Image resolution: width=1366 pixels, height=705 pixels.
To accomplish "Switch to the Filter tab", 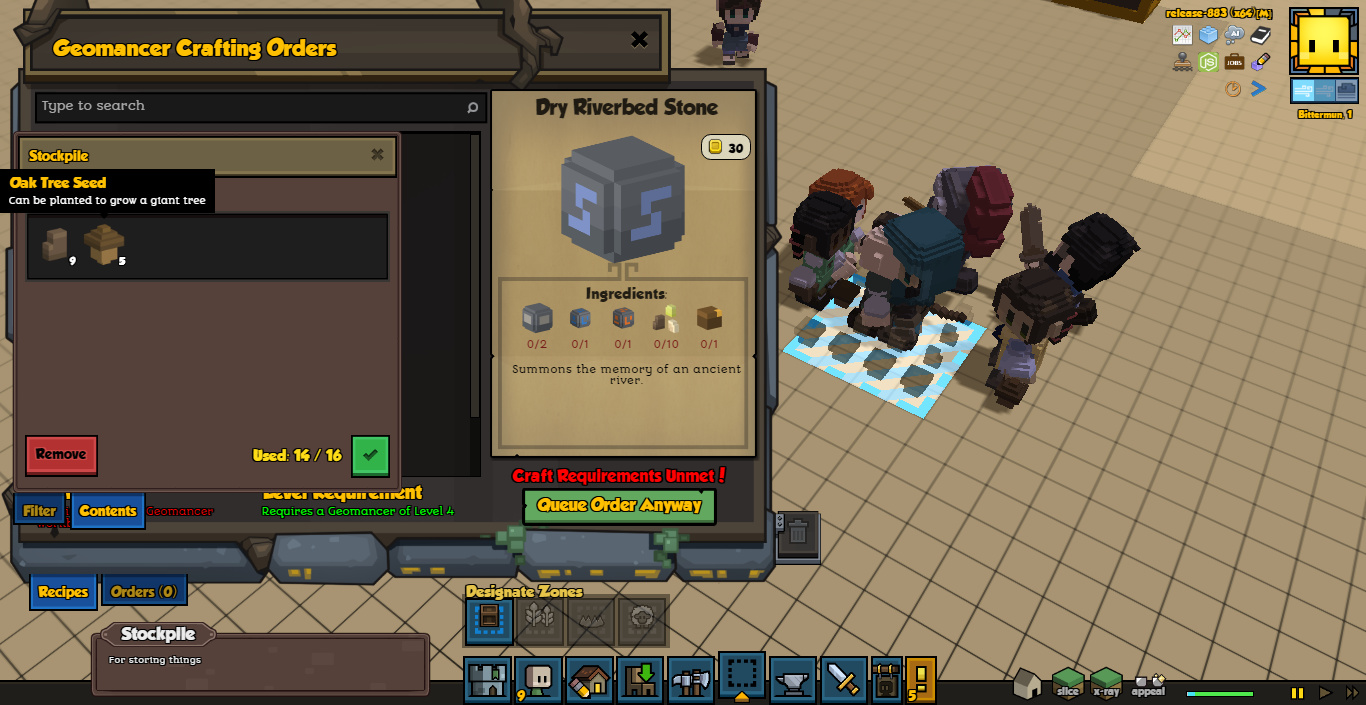I will (x=40, y=511).
